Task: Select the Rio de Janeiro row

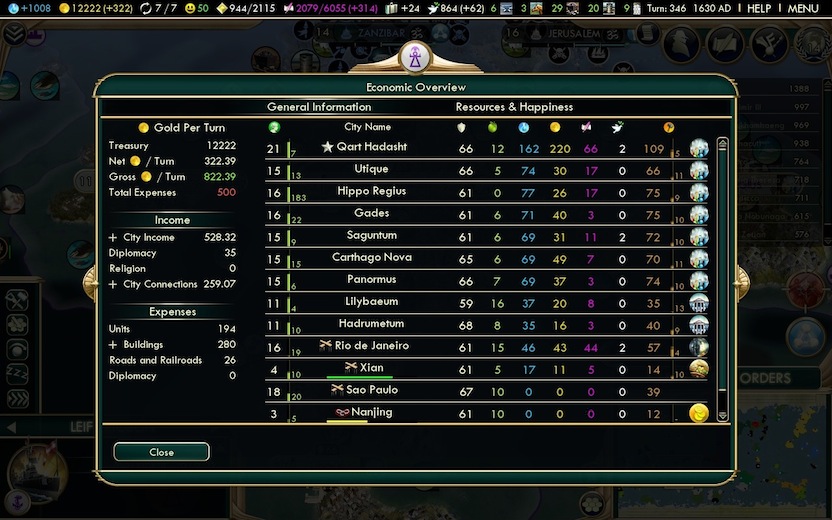Action: coord(371,346)
